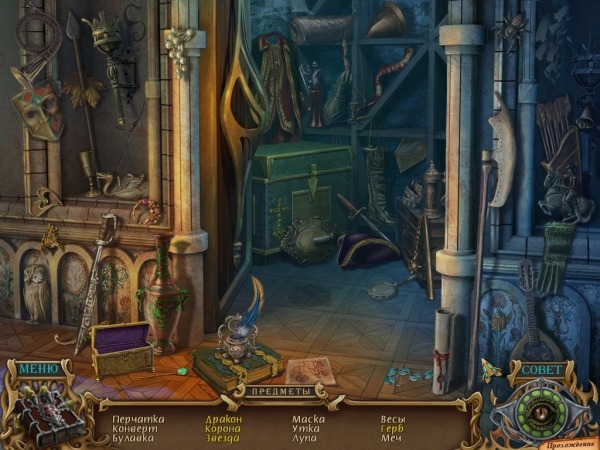This screenshot has width=600, height=450.
Task: Choose Булавка from the item list
Action: 135,439
